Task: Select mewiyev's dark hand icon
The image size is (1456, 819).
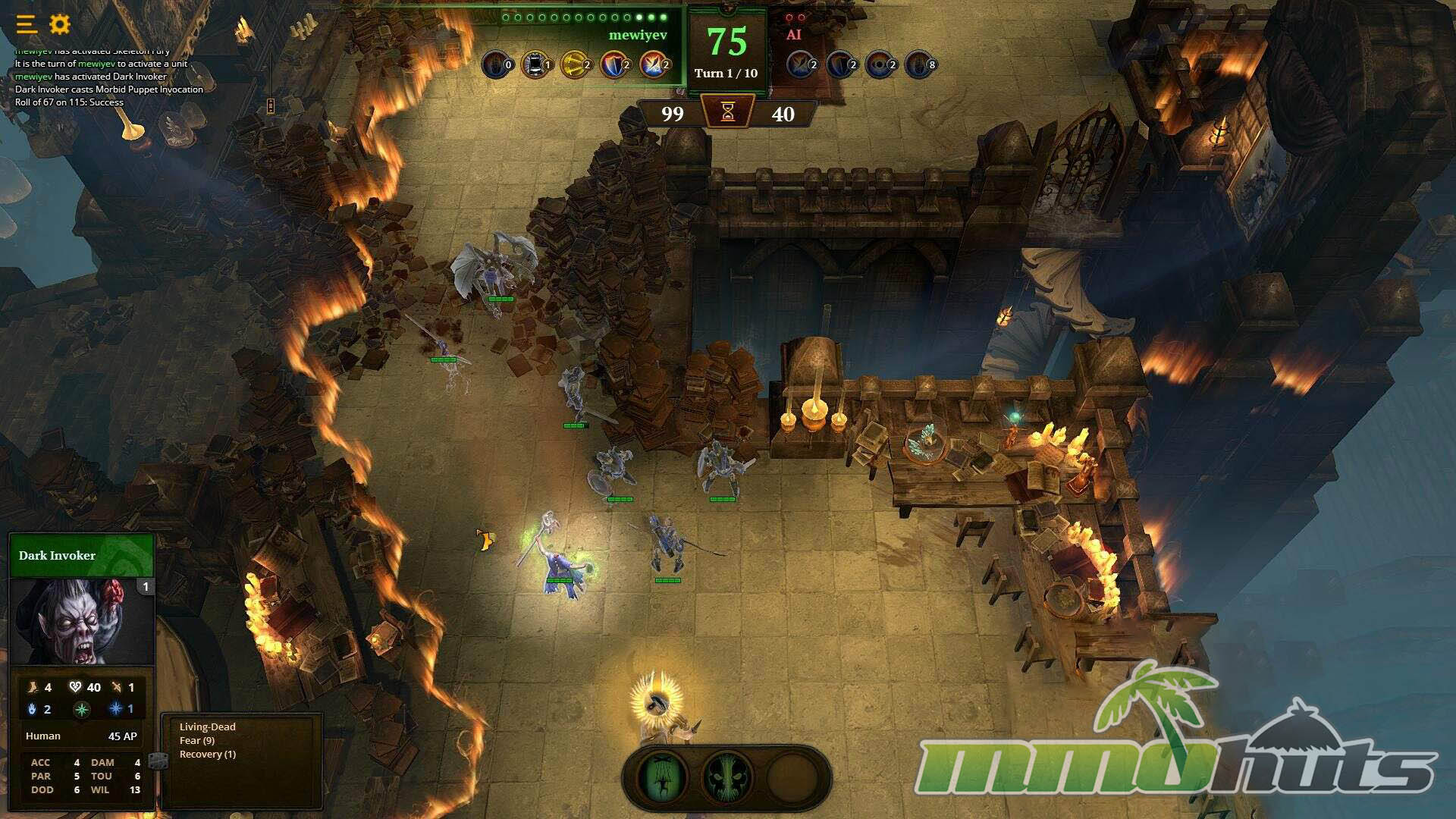Action: (495, 64)
